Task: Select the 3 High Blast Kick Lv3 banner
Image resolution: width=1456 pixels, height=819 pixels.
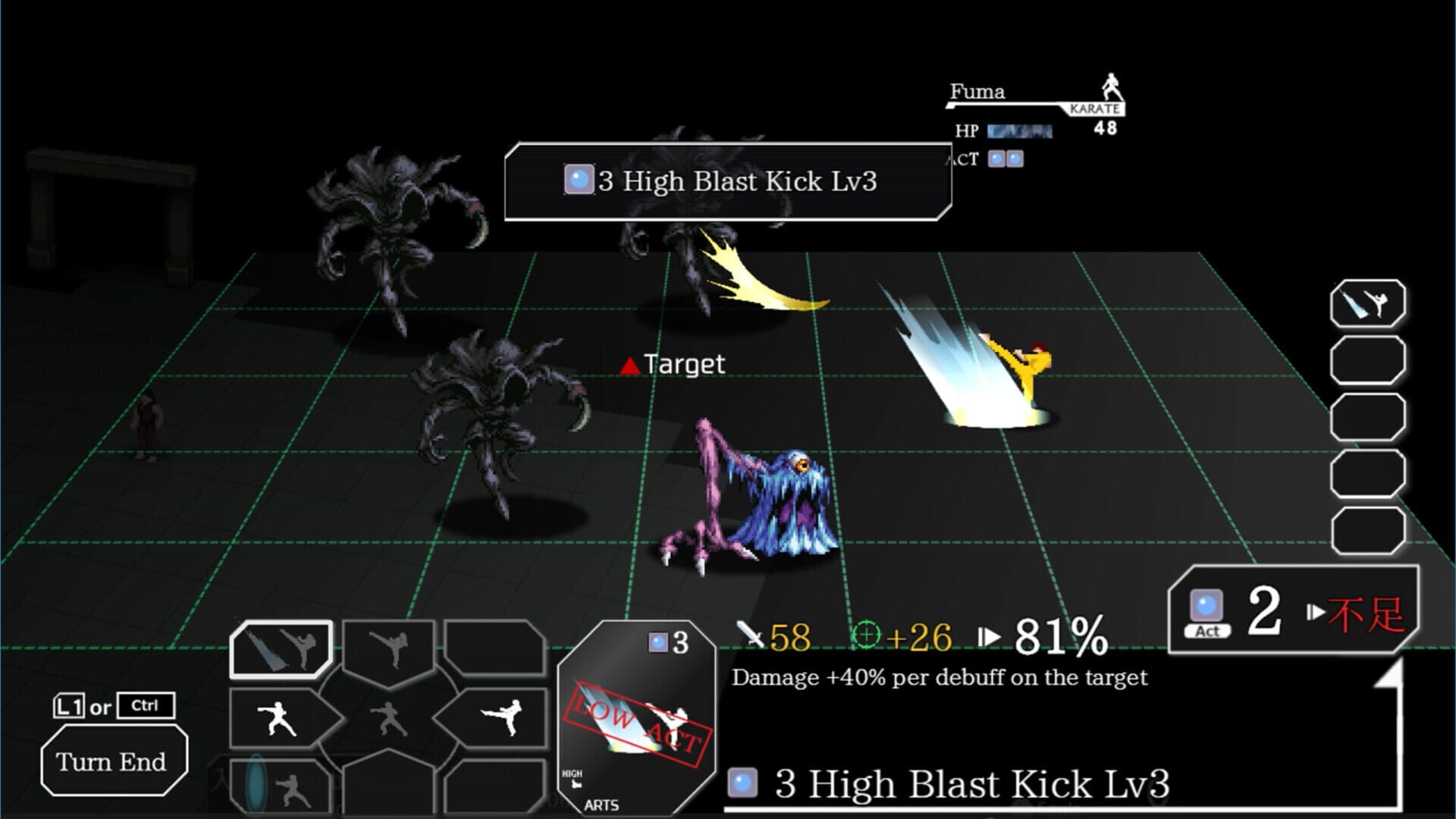Action: coord(728,182)
